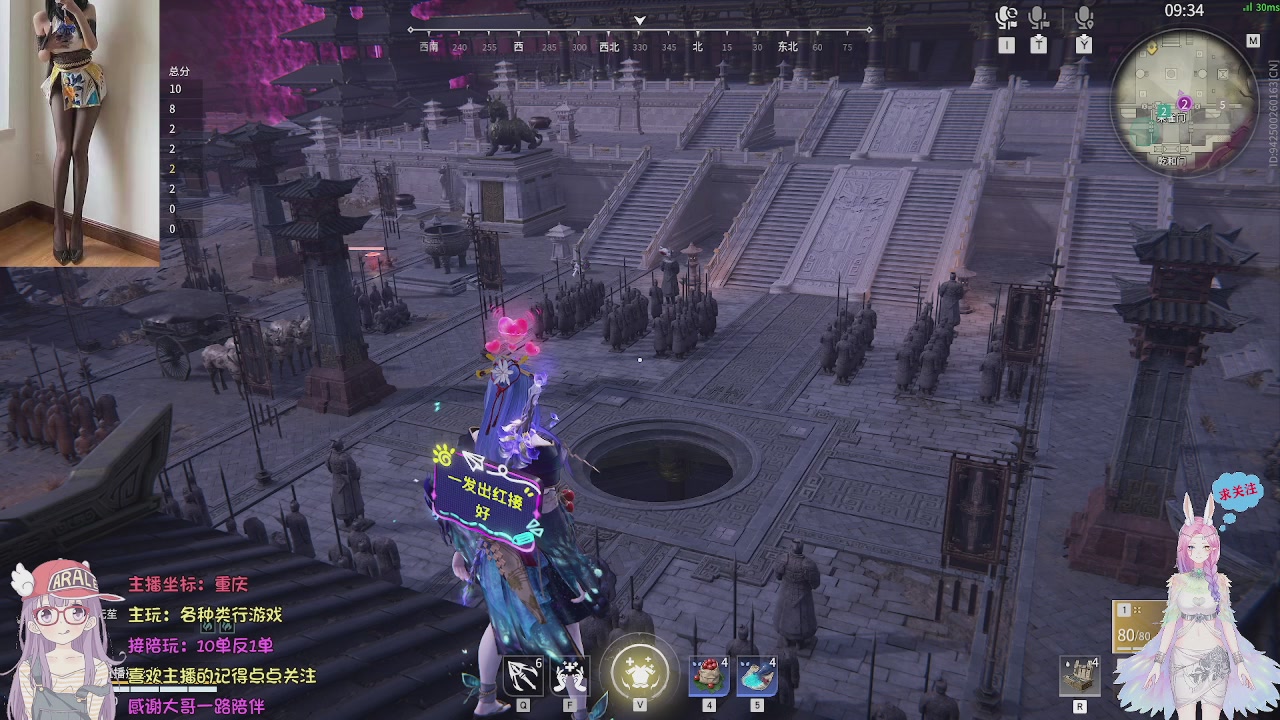
Task: Select the grappling hook item slot
Action: 523,676
